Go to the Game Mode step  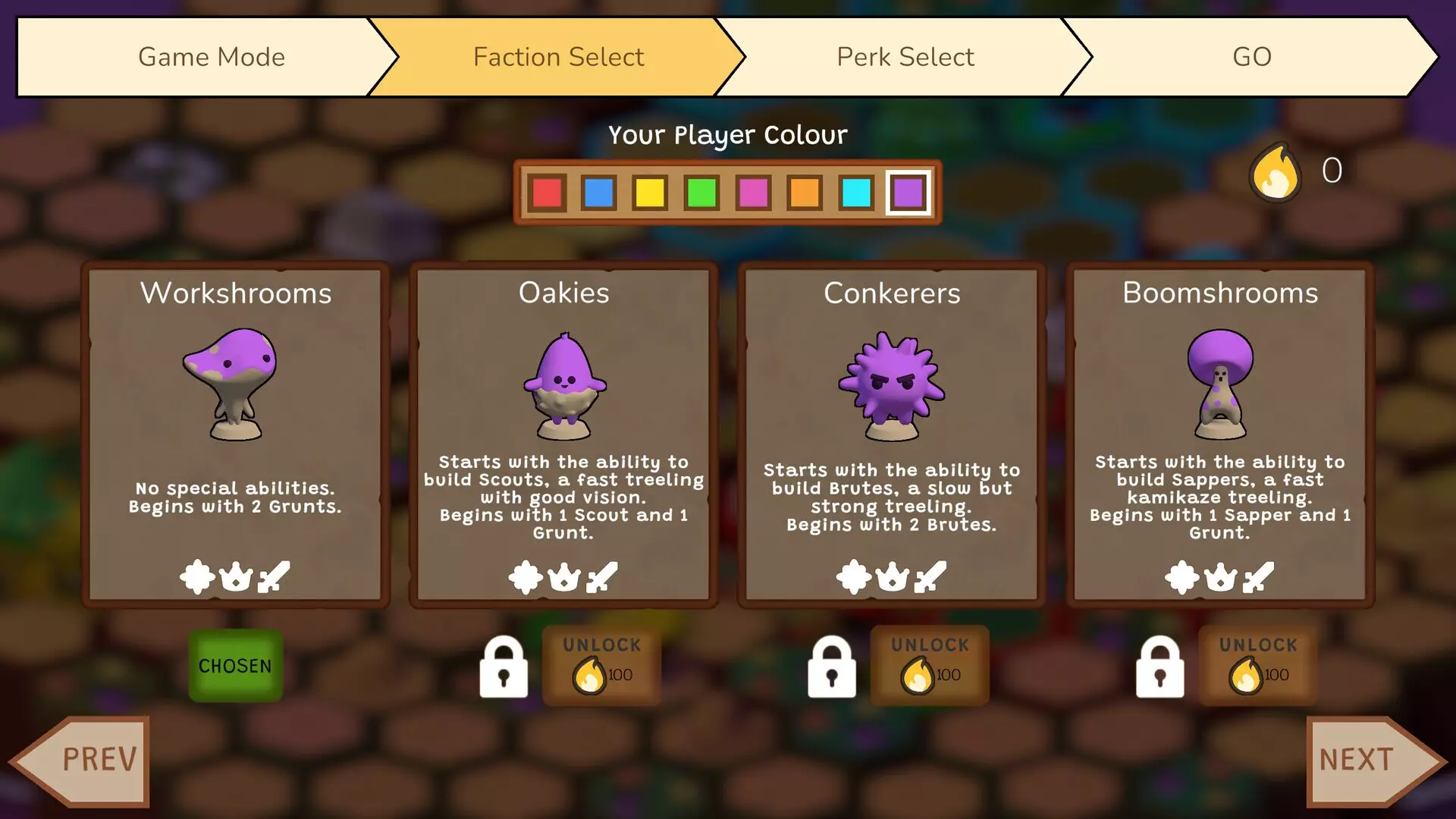point(211,57)
